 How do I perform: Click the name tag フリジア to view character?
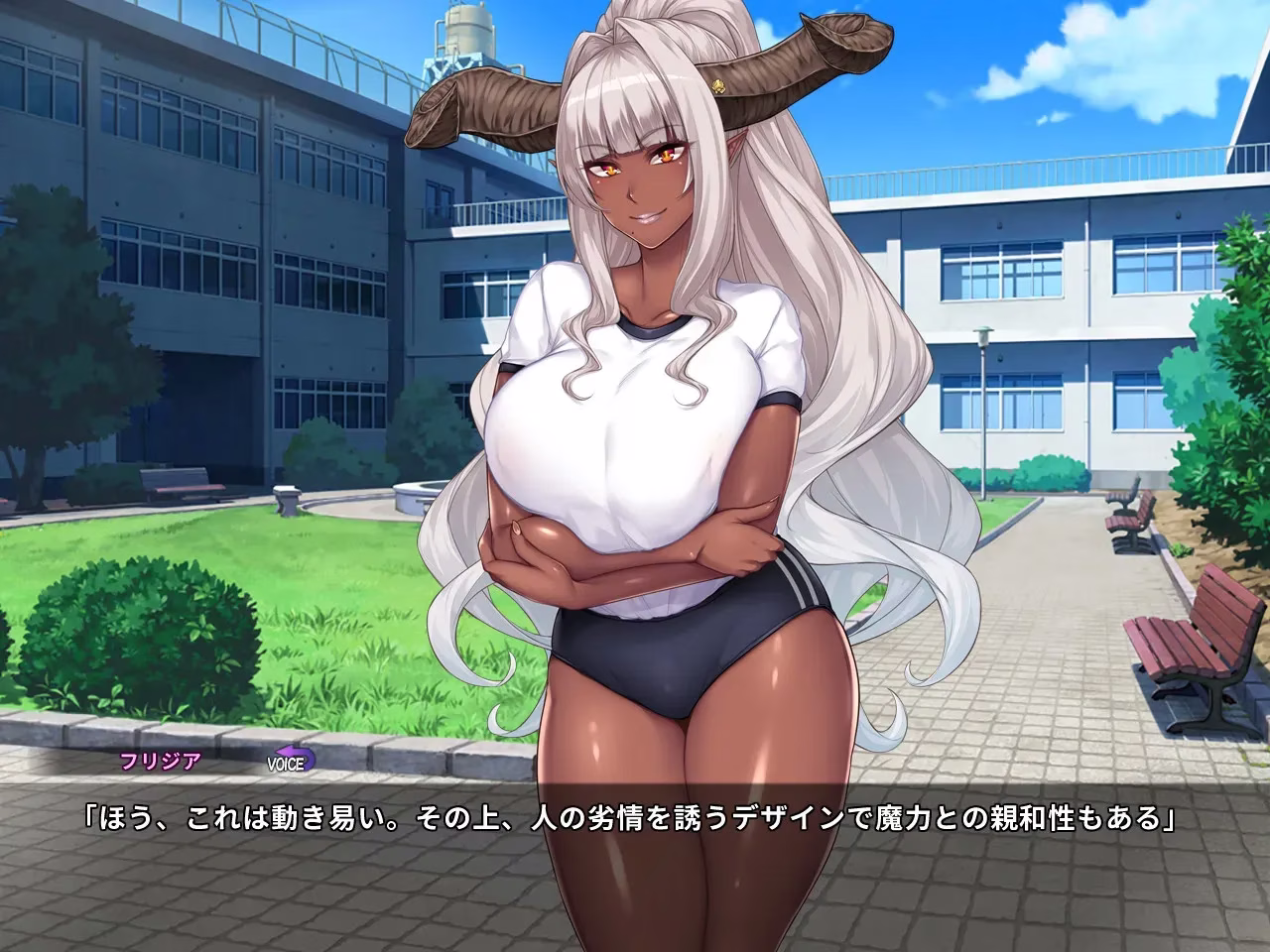pos(161,762)
